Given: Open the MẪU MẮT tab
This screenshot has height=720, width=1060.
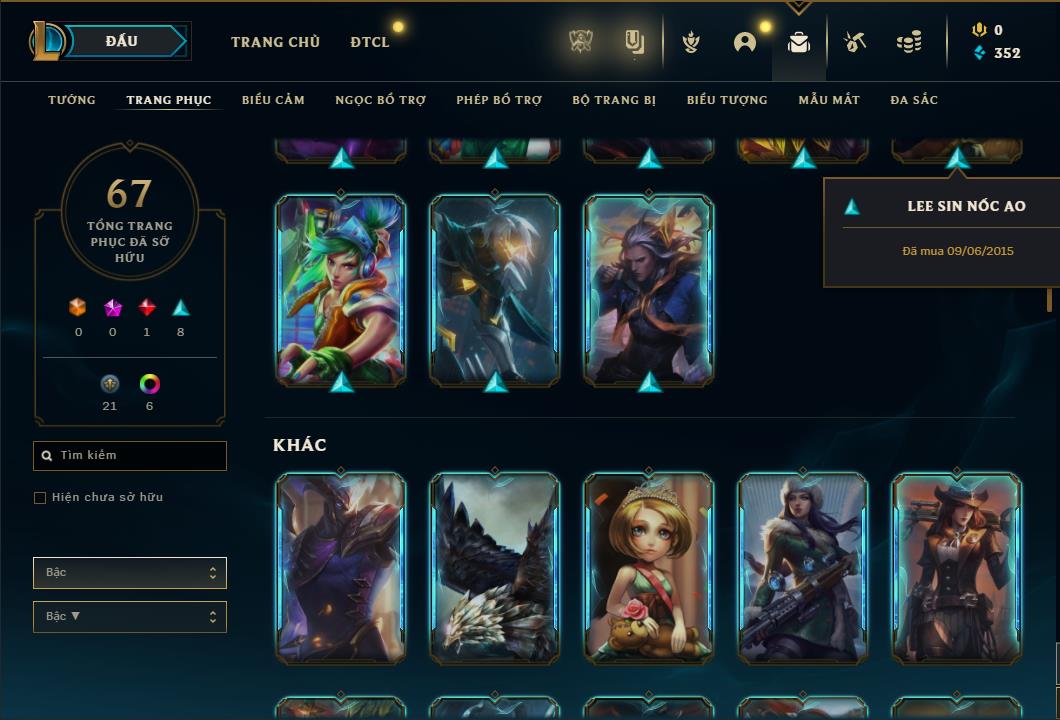Looking at the screenshot, I should pos(829,100).
